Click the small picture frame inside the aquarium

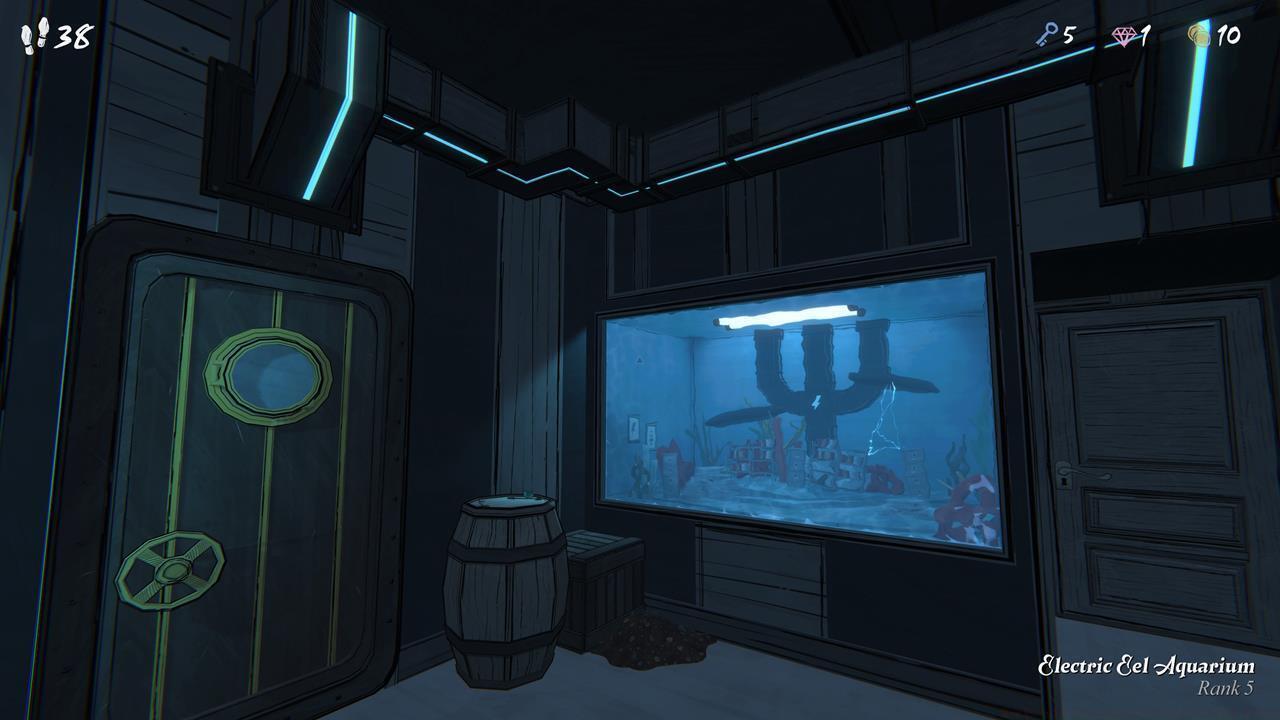pos(635,428)
